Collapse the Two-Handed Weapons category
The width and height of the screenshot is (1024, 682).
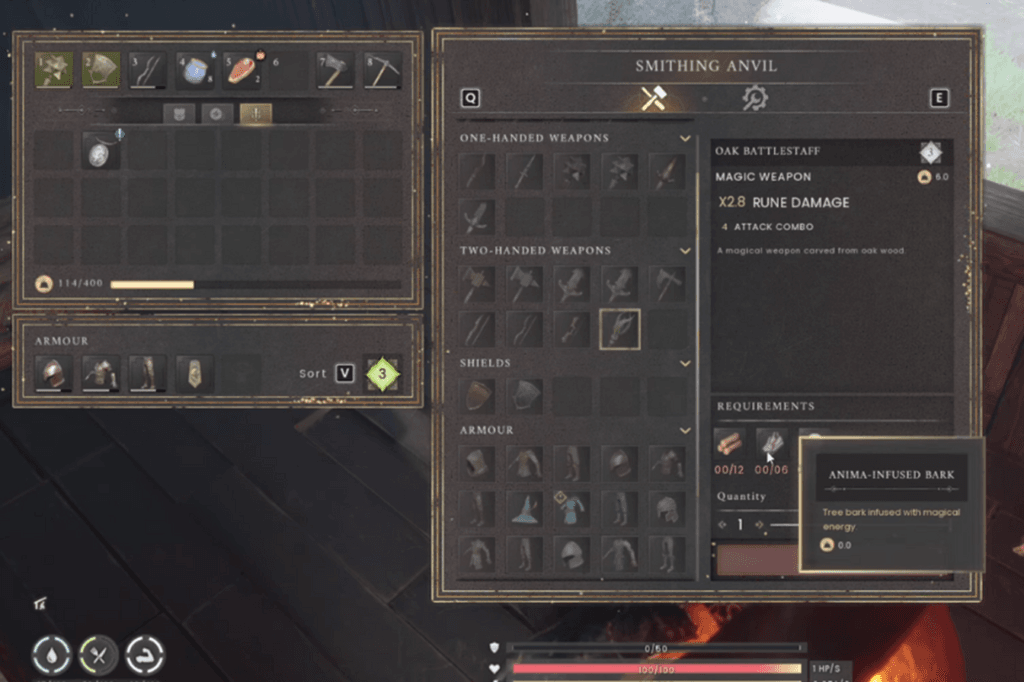pos(685,250)
